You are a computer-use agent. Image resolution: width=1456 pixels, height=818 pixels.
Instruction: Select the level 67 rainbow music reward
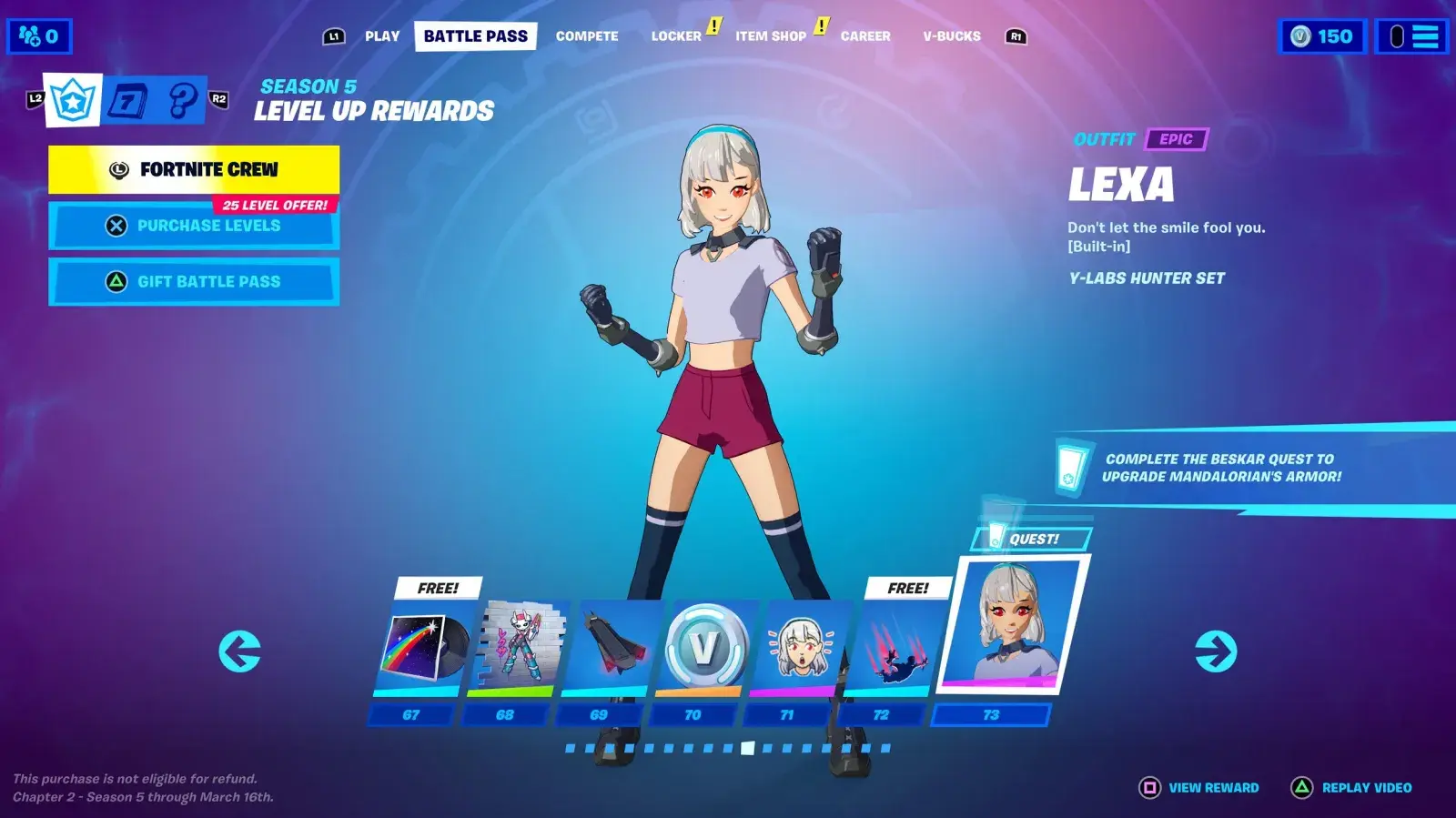(423, 648)
